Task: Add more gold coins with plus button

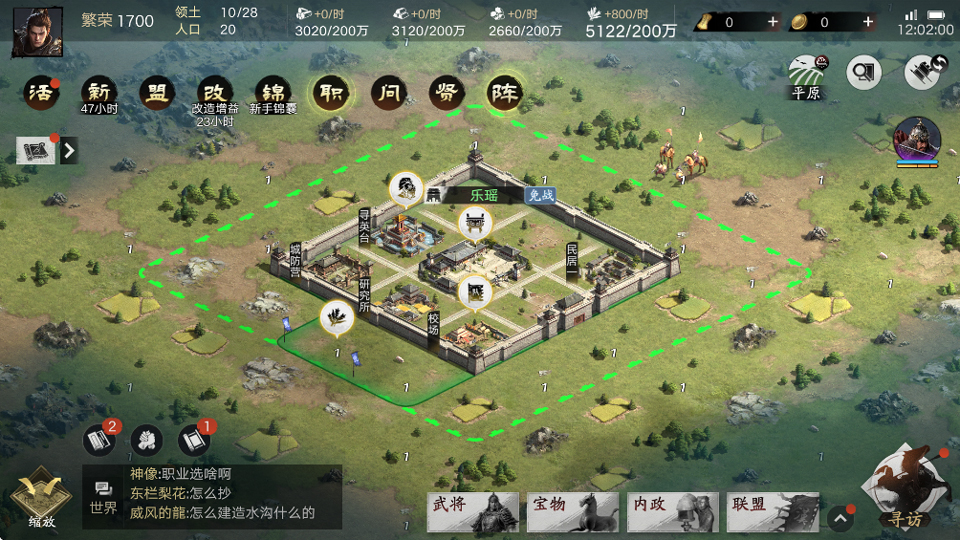Action: (x=868, y=22)
